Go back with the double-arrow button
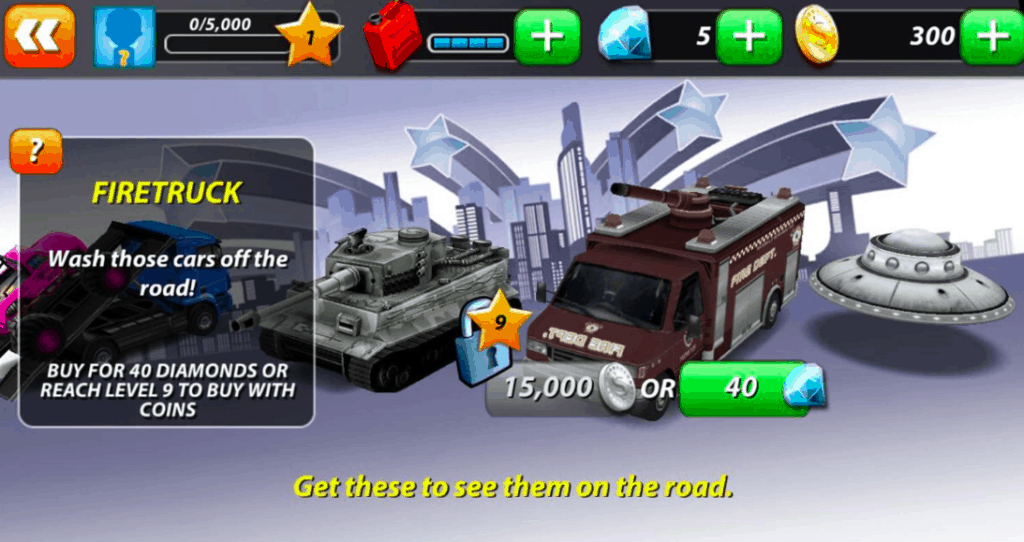The height and width of the screenshot is (542, 1024). click(x=39, y=36)
